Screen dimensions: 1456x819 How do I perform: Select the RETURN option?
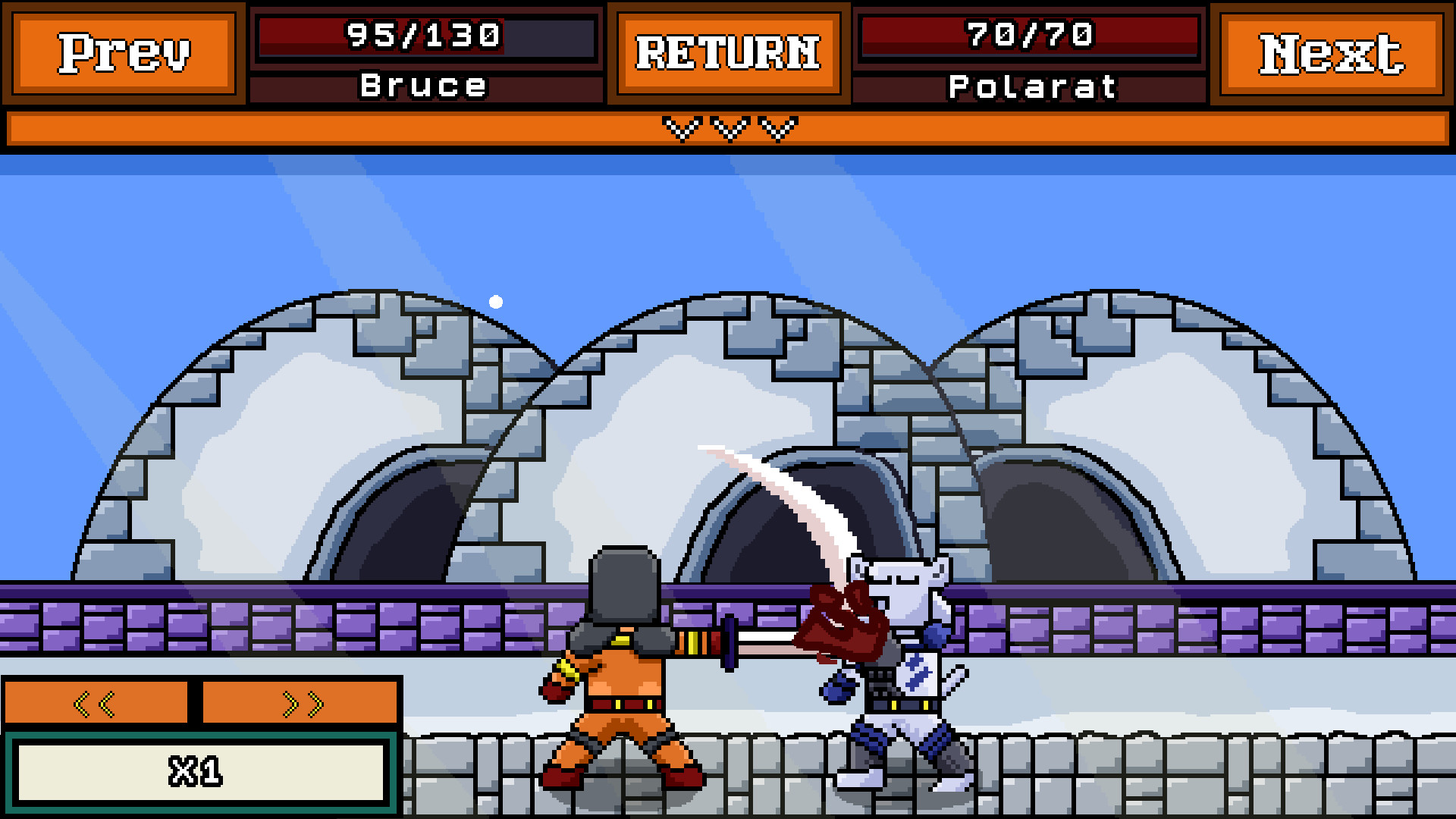coord(728,53)
